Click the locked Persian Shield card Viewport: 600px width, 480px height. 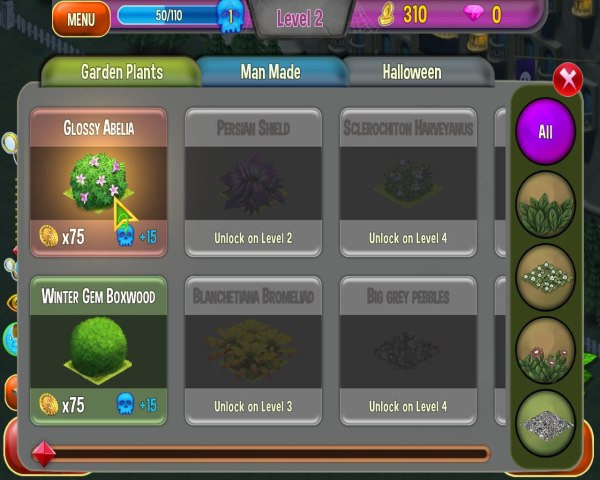pos(253,182)
